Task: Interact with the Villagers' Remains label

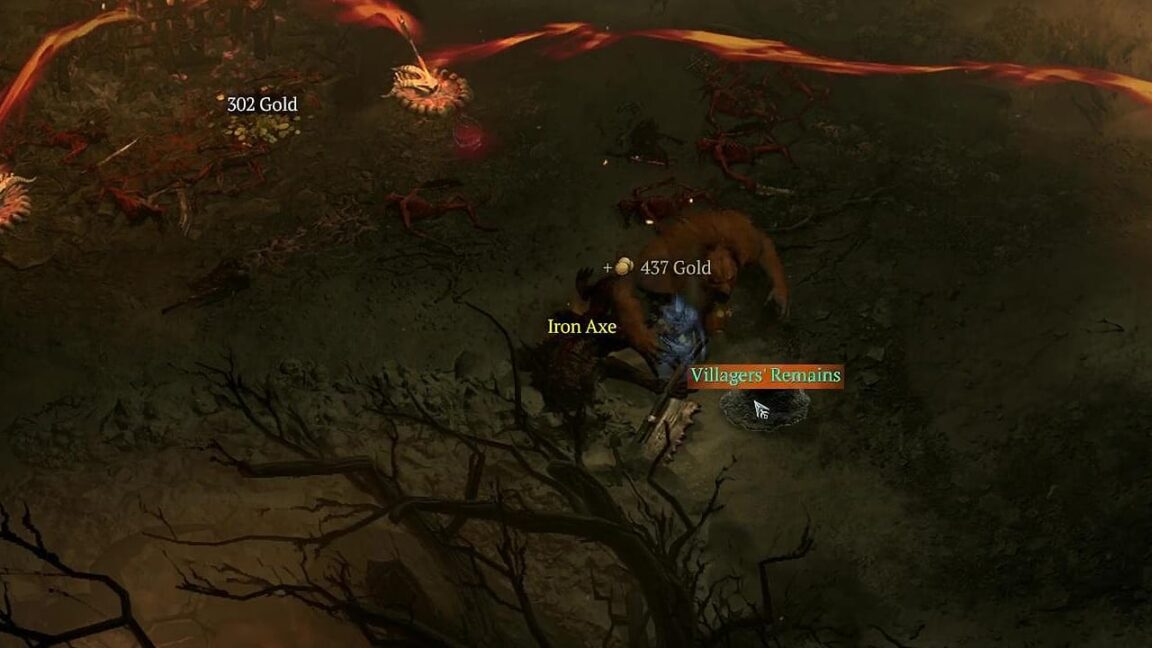Action: [x=765, y=375]
